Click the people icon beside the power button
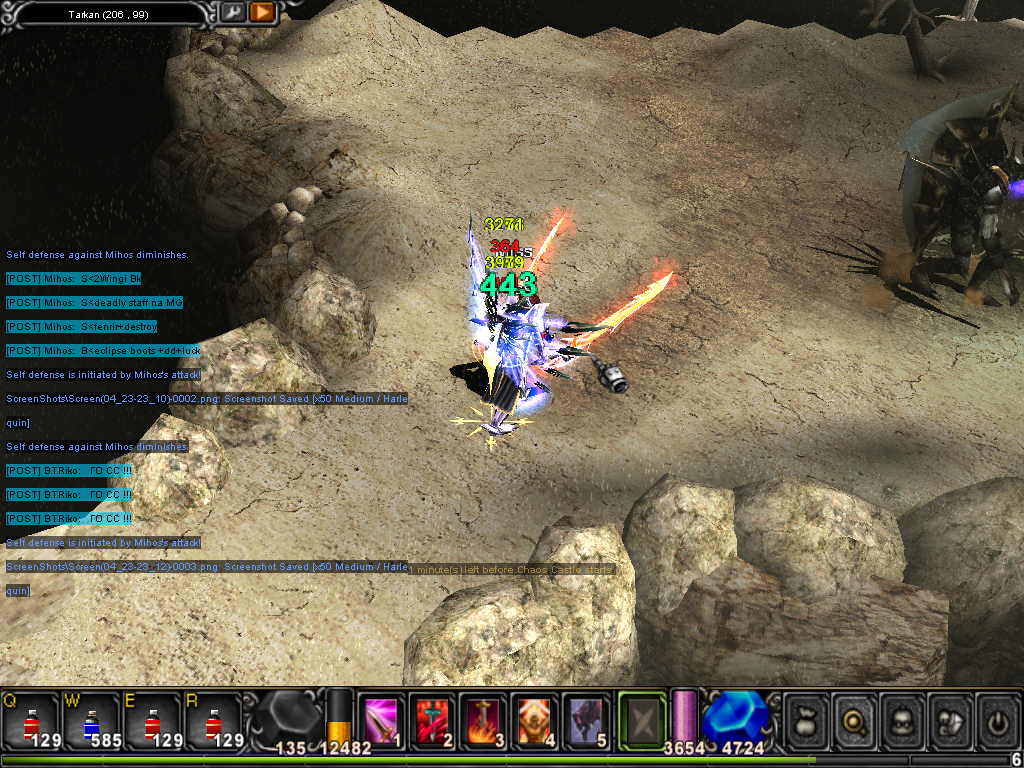The image size is (1024, 768). [x=950, y=719]
